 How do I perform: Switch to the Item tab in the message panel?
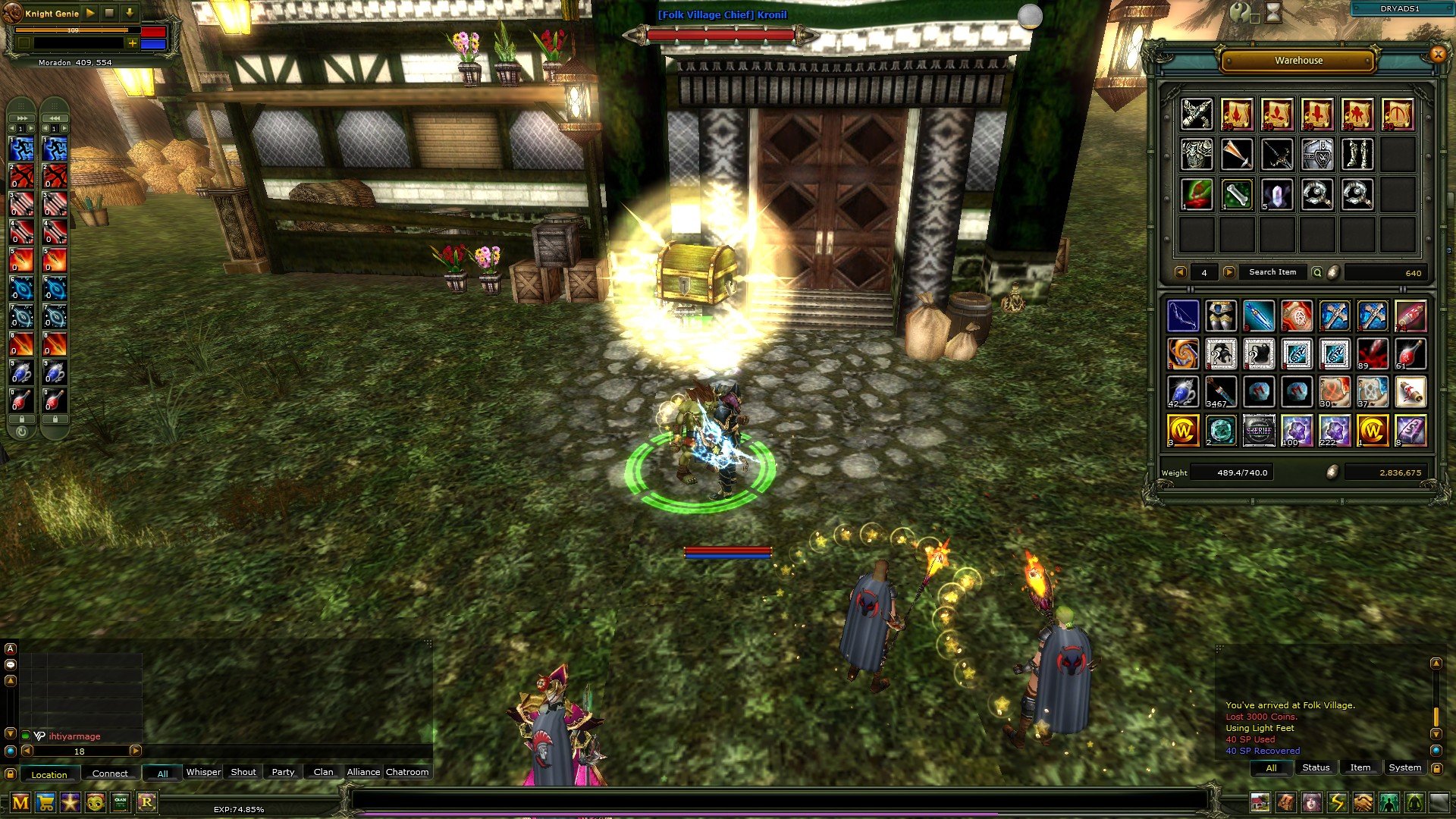pyautogui.click(x=1359, y=767)
